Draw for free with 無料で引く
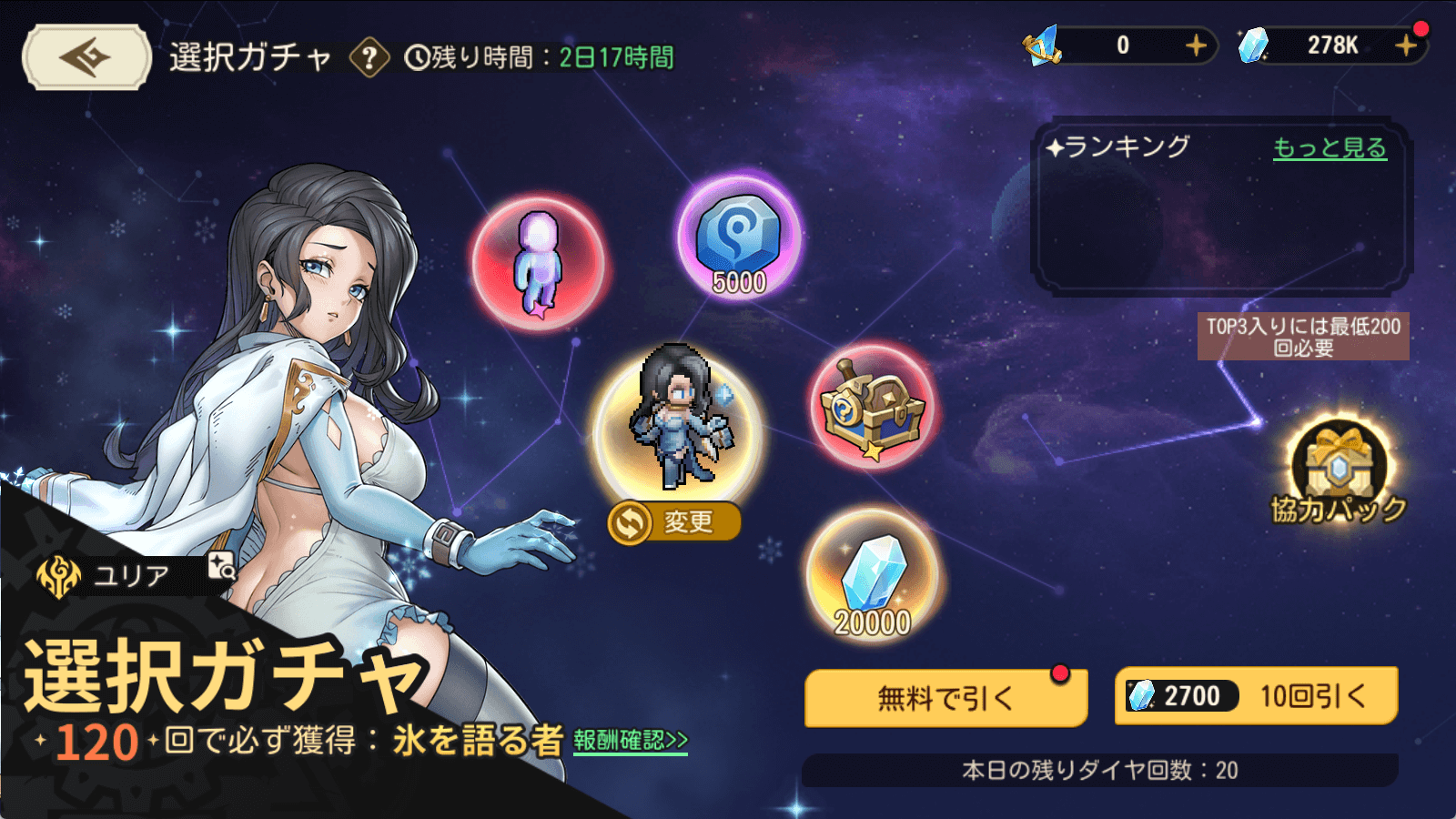Image resolution: width=1456 pixels, height=819 pixels. [x=945, y=698]
